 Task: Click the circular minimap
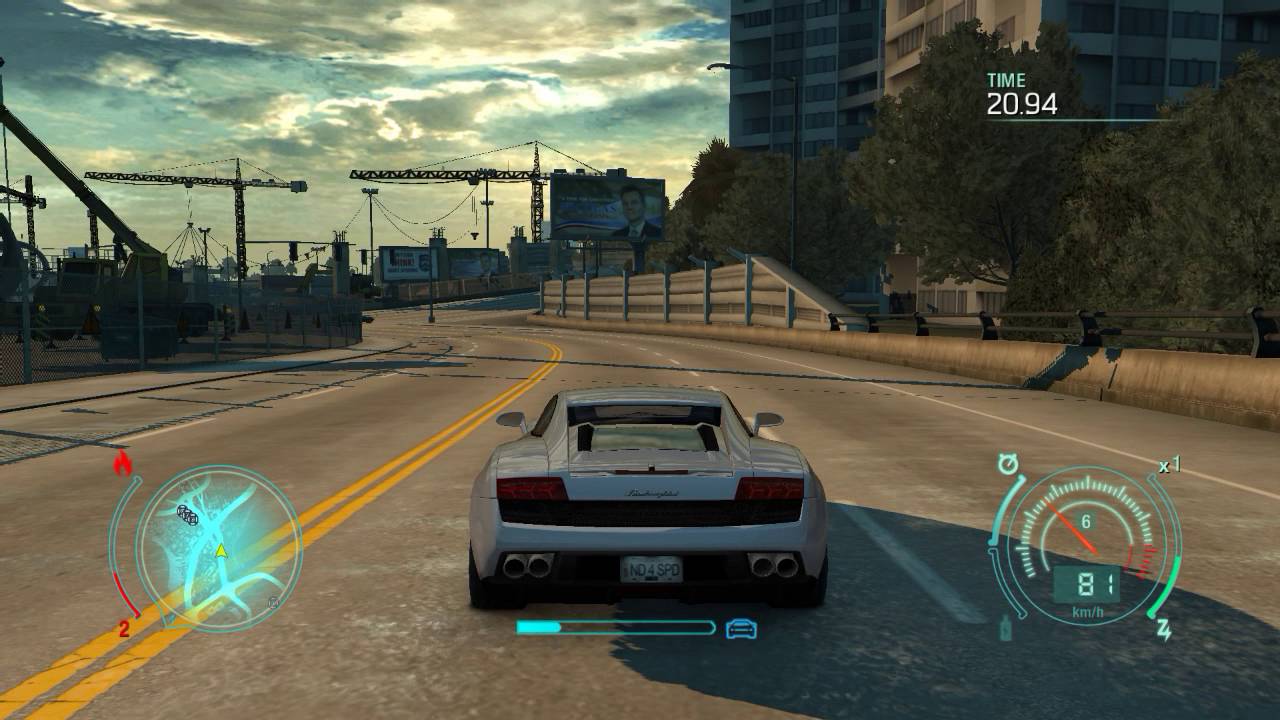click(218, 548)
